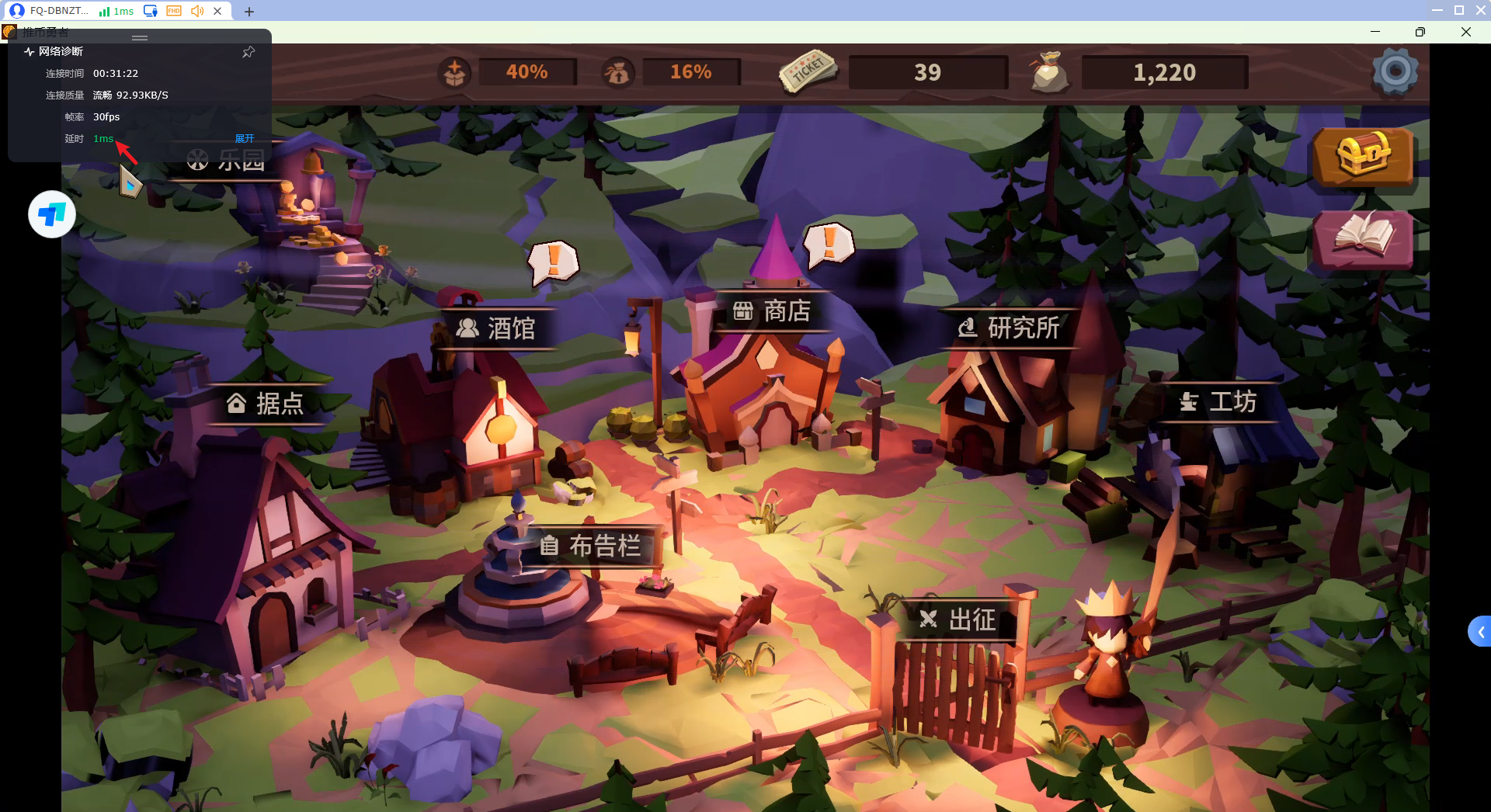
Task: Click the exclamation bubble above the shop
Action: (x=829, y=244)
